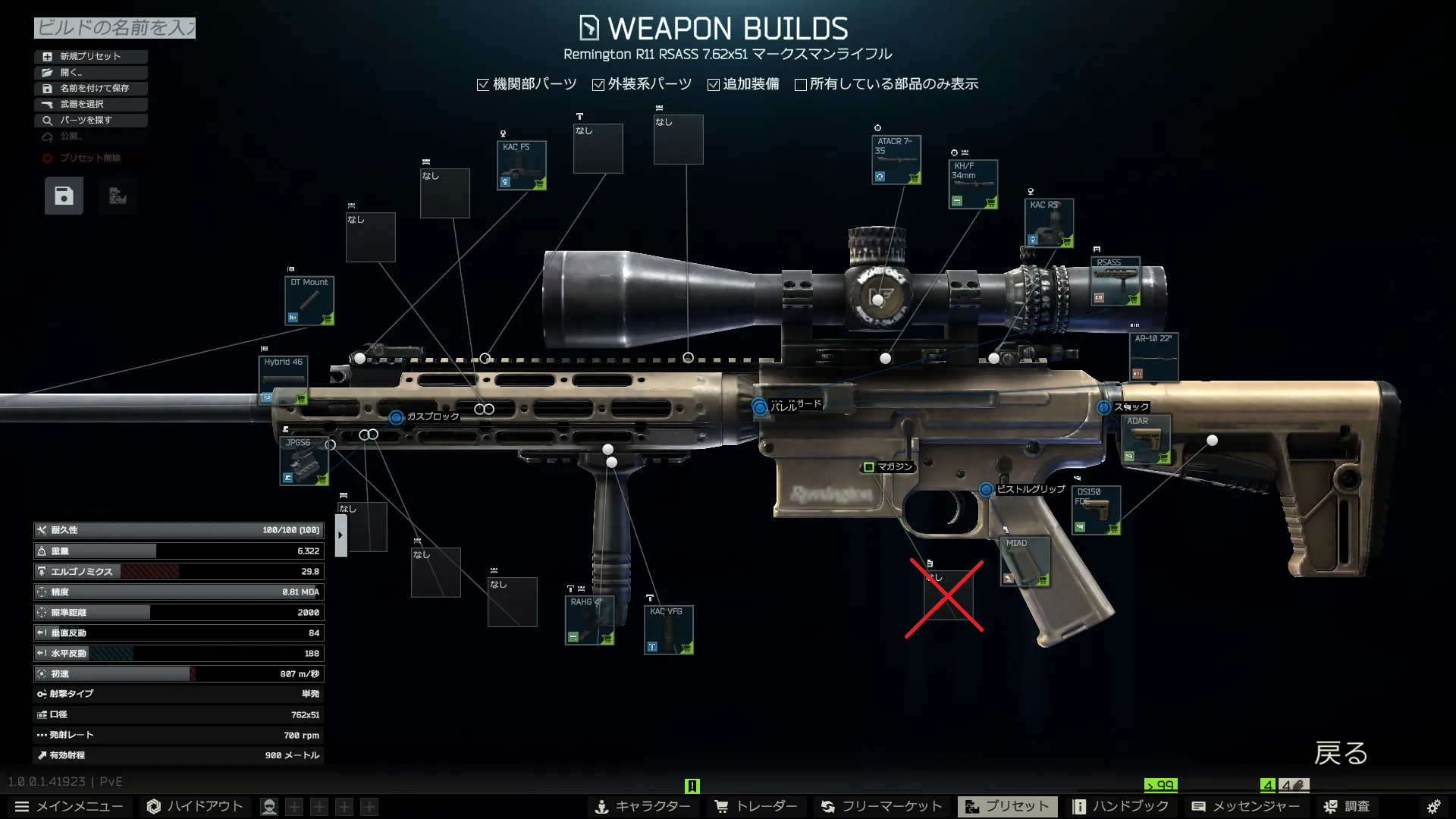The image size is (1456, 819).
Task: Create a new preset (新規プリセット)
Action: pyautogui.click(x=90, y=56)
